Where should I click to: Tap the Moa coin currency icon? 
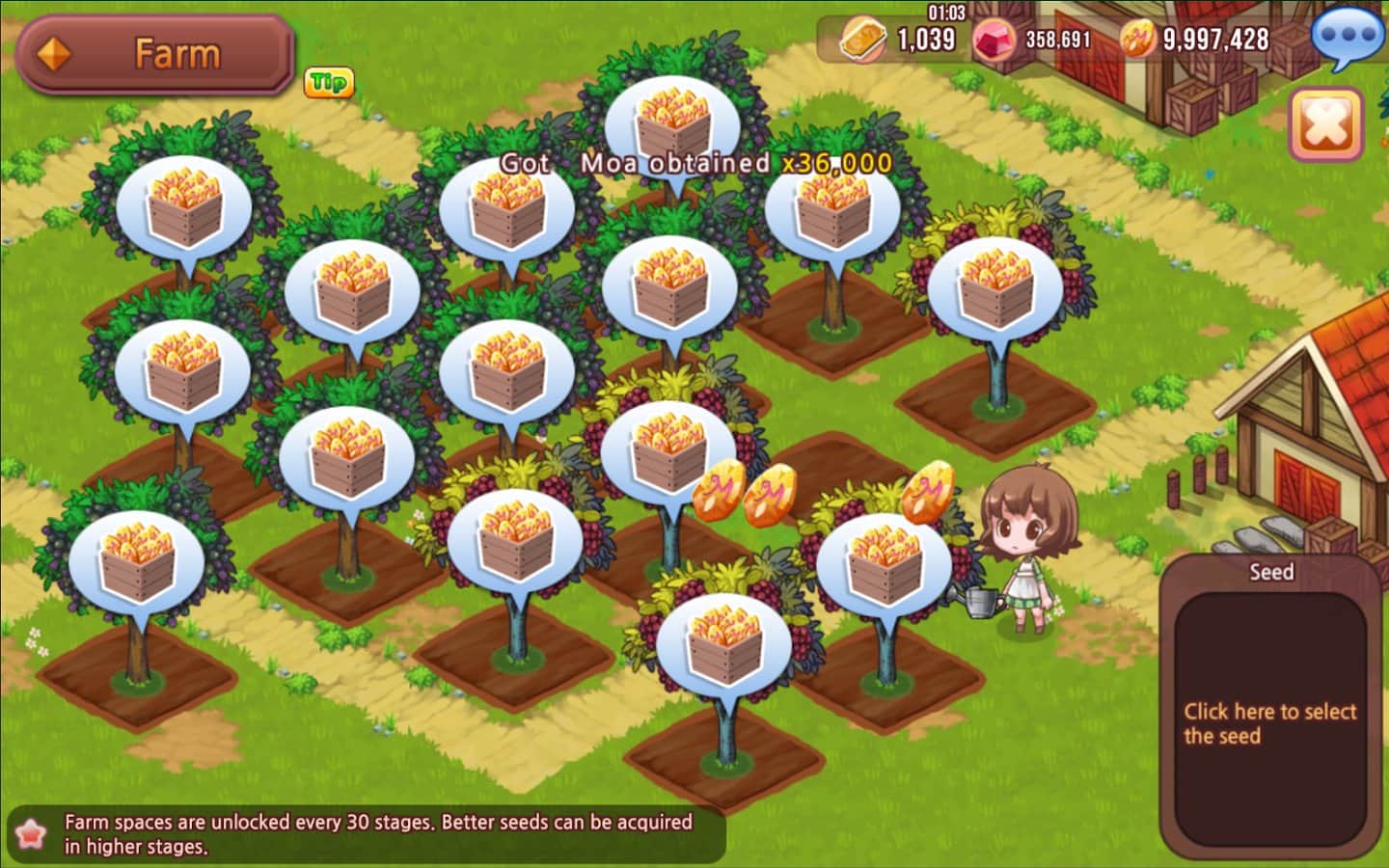pos(1138,40)
